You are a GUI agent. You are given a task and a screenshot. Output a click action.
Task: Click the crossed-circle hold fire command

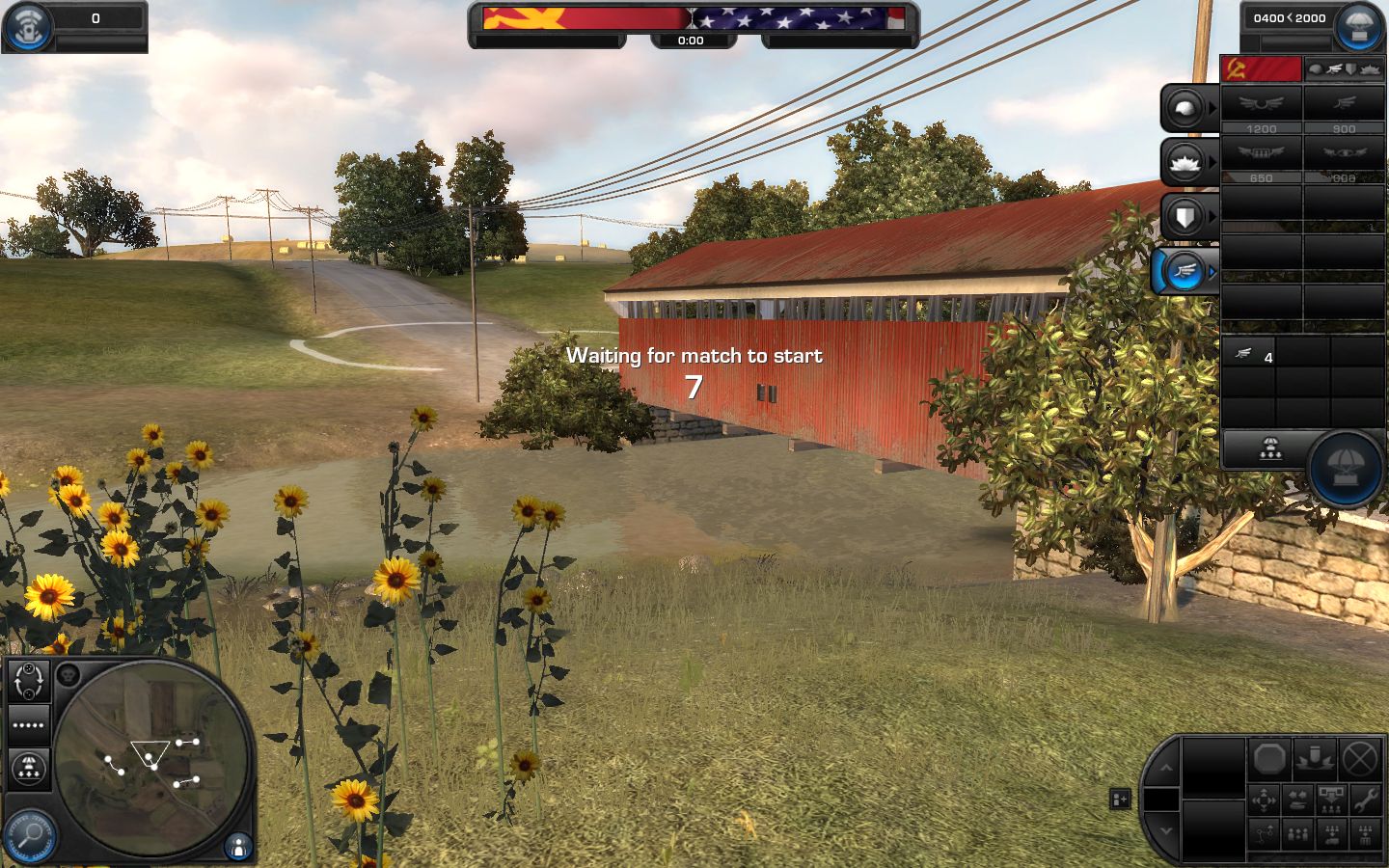click(x=1360, y=760)
